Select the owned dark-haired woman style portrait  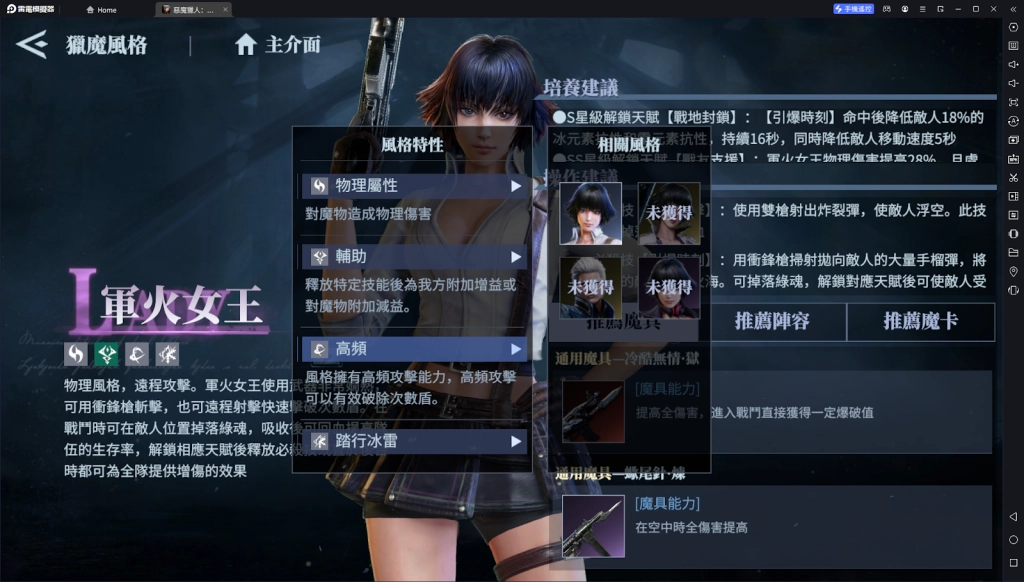(590, 213)
